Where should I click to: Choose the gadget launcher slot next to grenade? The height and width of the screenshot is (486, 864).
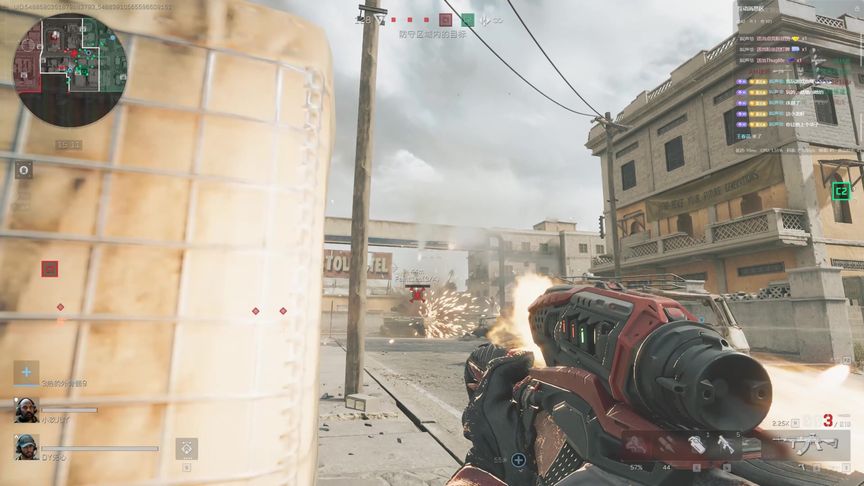[726, 445]
